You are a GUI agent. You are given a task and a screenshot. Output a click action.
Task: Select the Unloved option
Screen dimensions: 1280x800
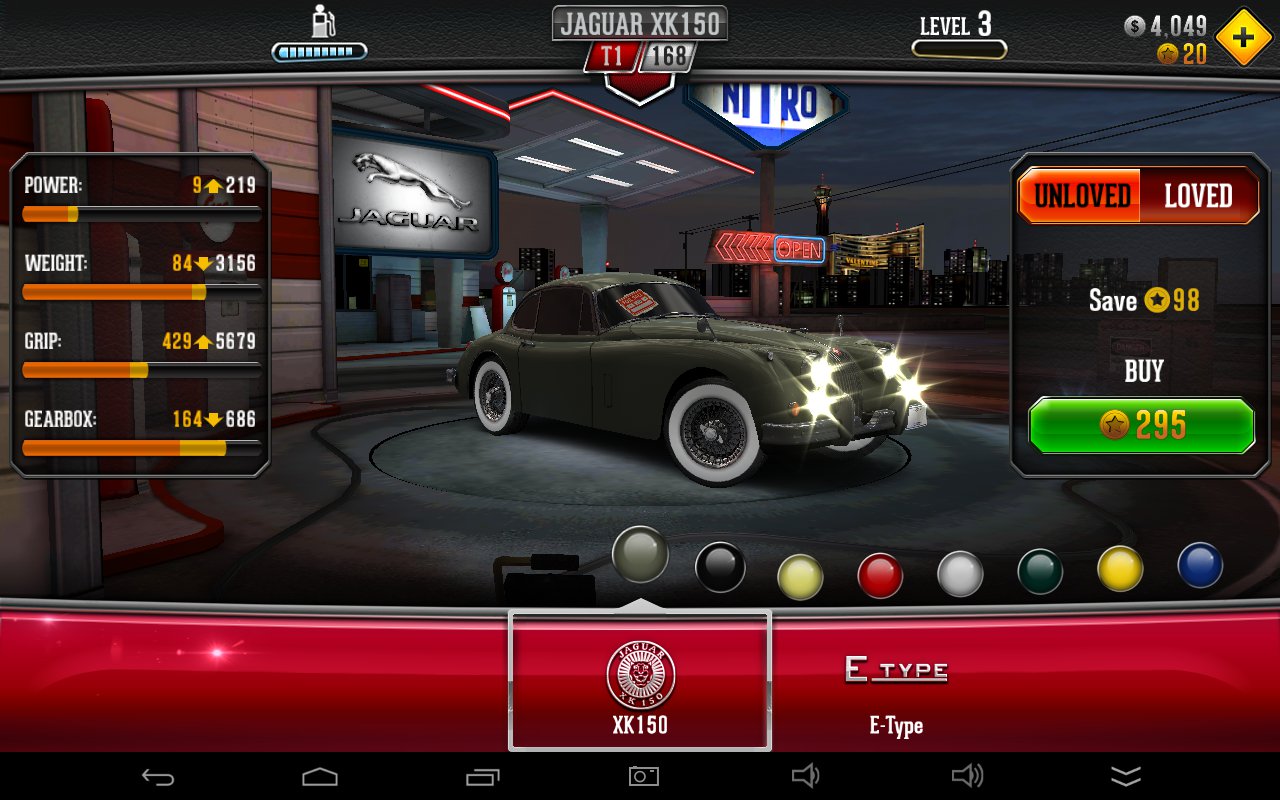[x=1081, y=196]
